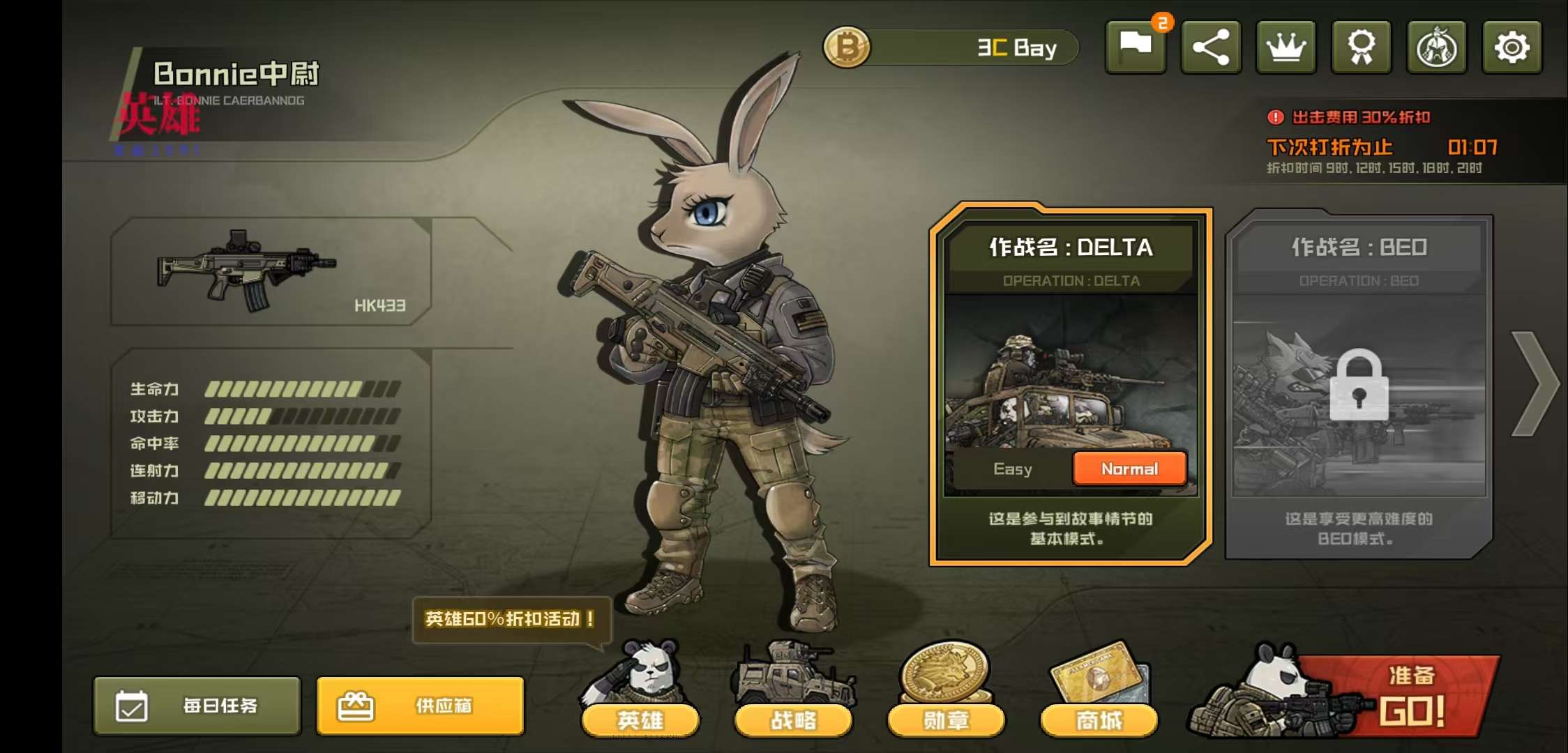Open the 战略 strategy menu
Image resolution: width=1568 pixels, height=753 pixels.
click(x=793, y=718)
